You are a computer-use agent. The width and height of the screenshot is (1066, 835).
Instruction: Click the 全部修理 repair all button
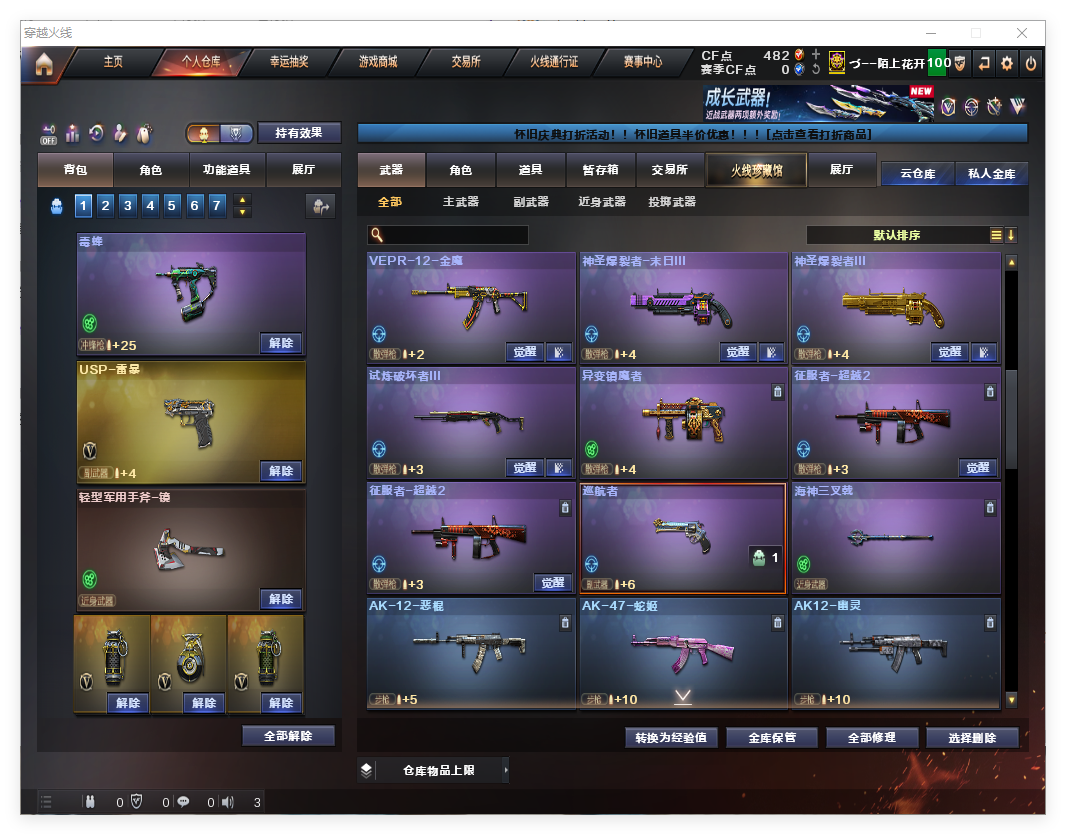(x=870, y=738)
